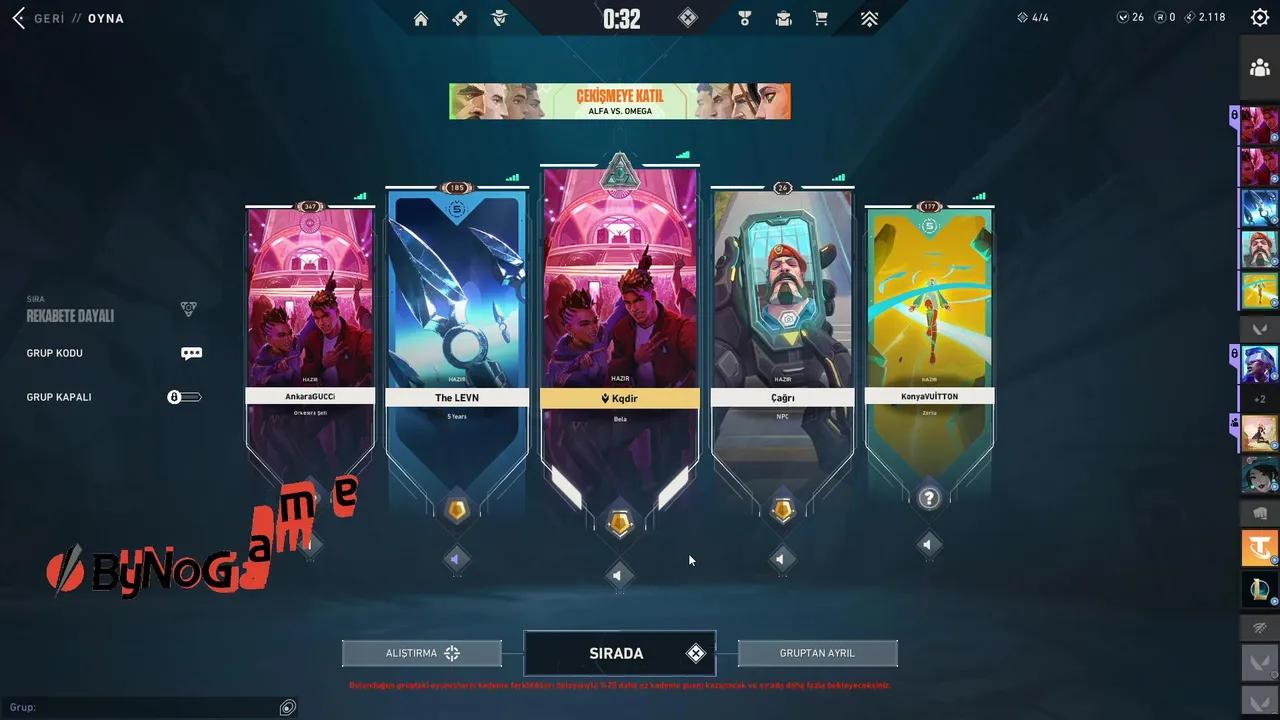Open the Career medal icon
Screen dimensions: 1280x720
point(744,18)
